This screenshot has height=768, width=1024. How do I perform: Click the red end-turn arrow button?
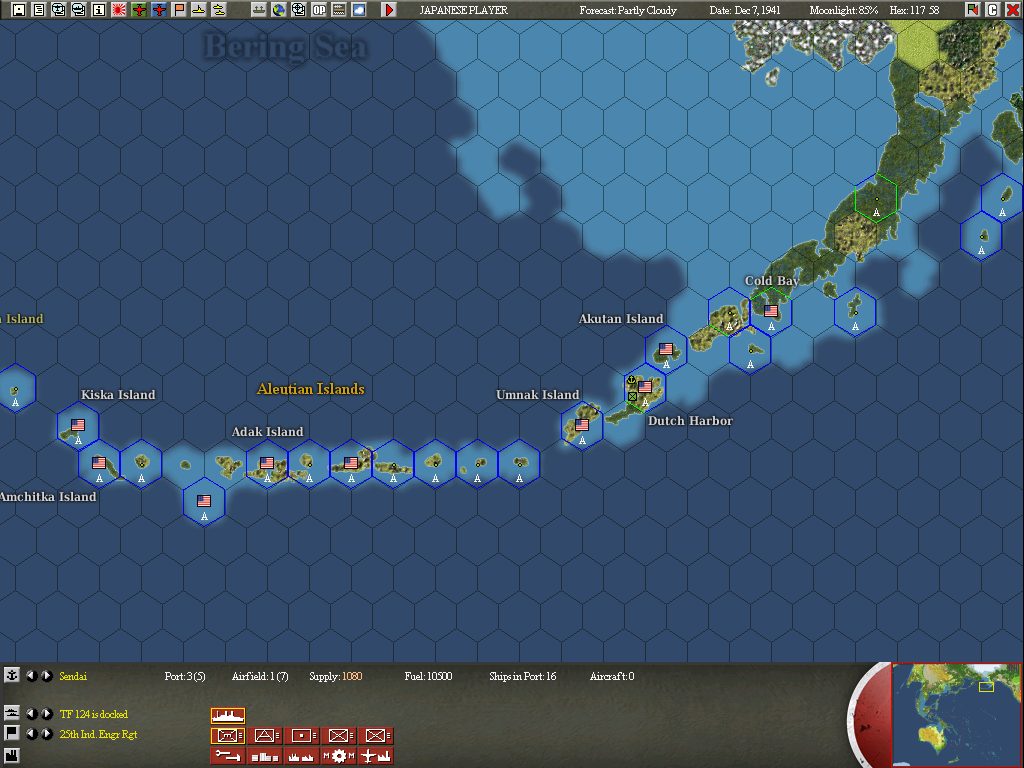pos(389,10)
